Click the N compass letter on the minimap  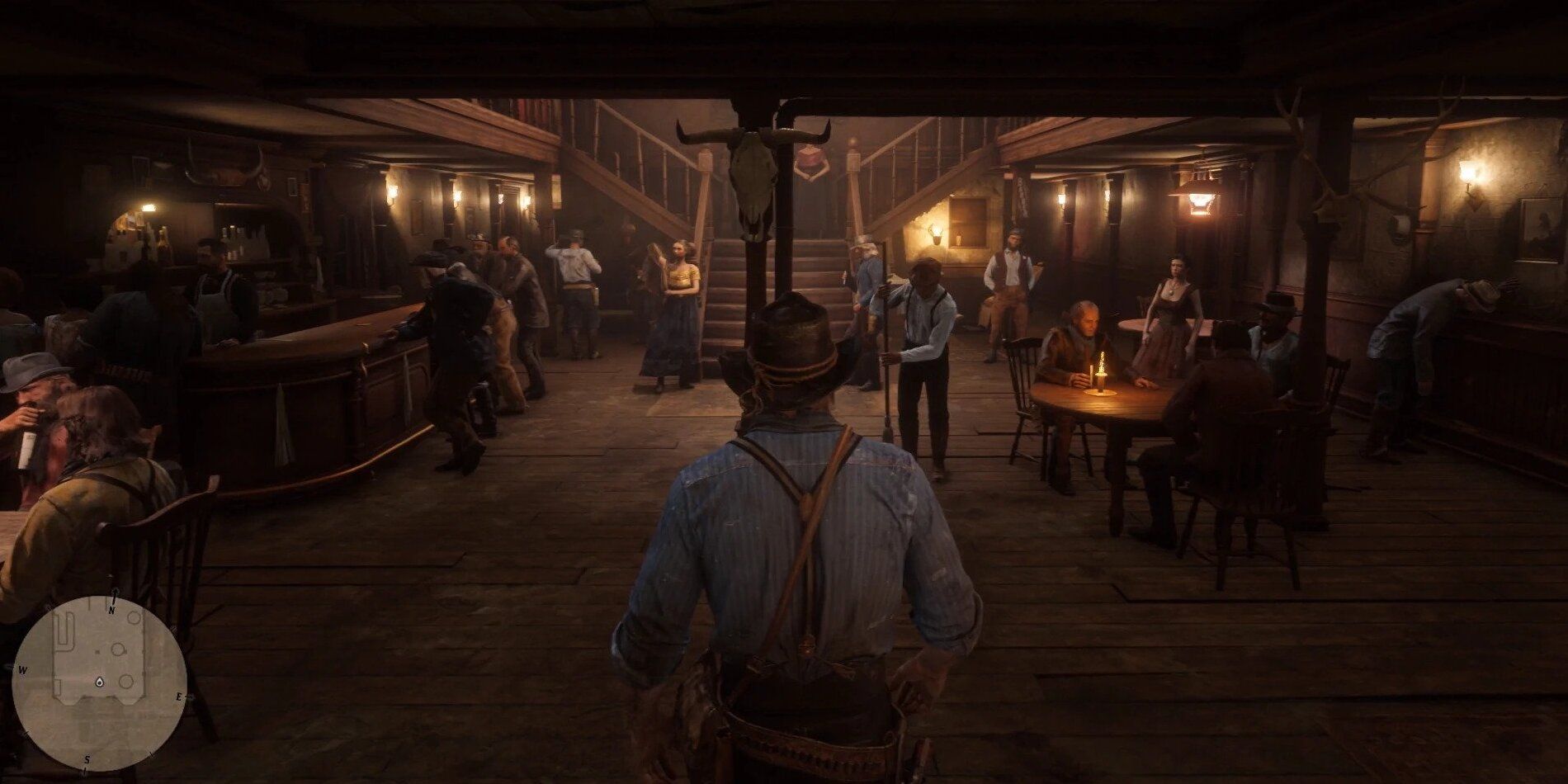111,610
